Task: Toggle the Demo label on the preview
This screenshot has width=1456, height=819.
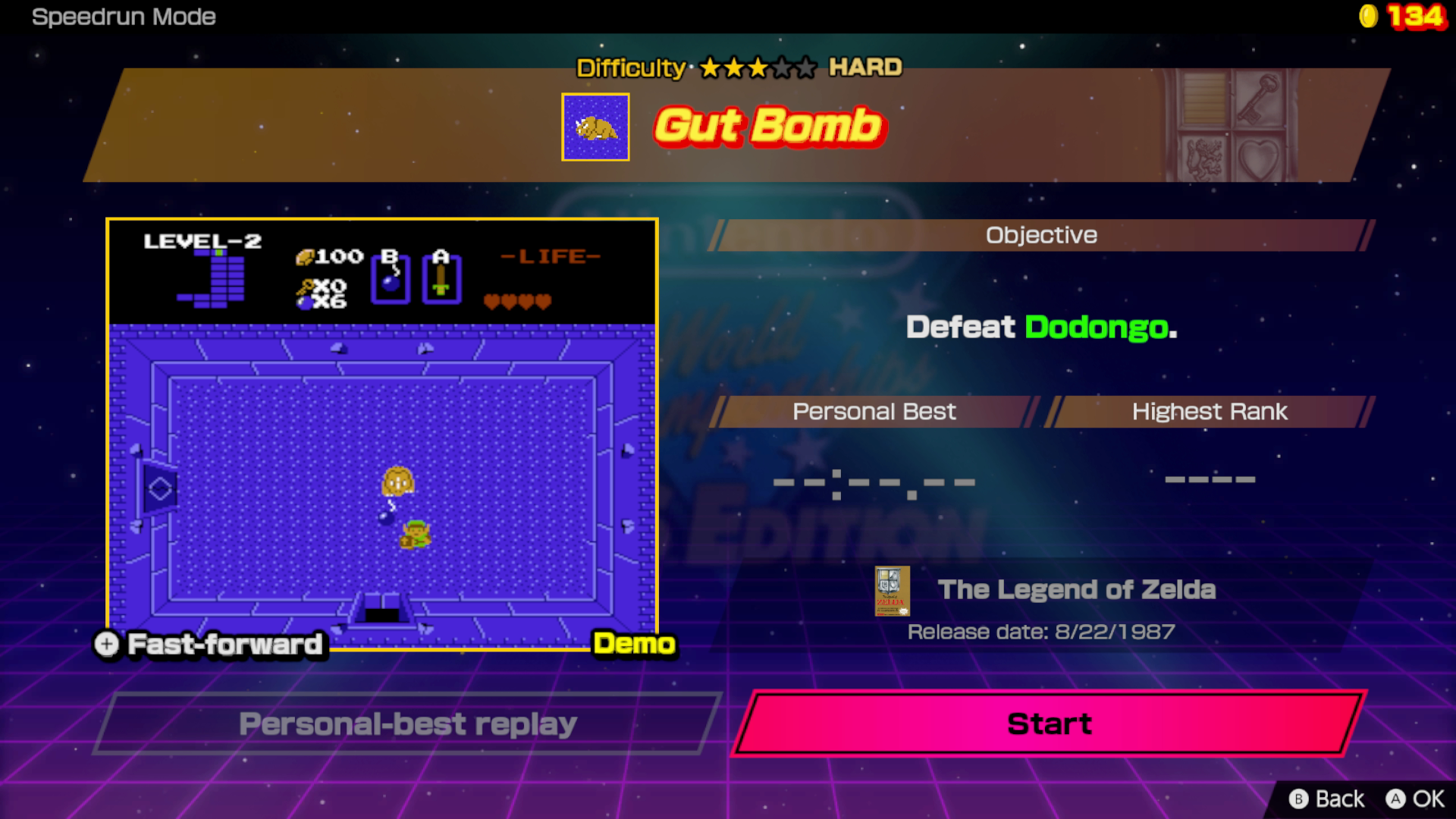Action: (635, 645)
